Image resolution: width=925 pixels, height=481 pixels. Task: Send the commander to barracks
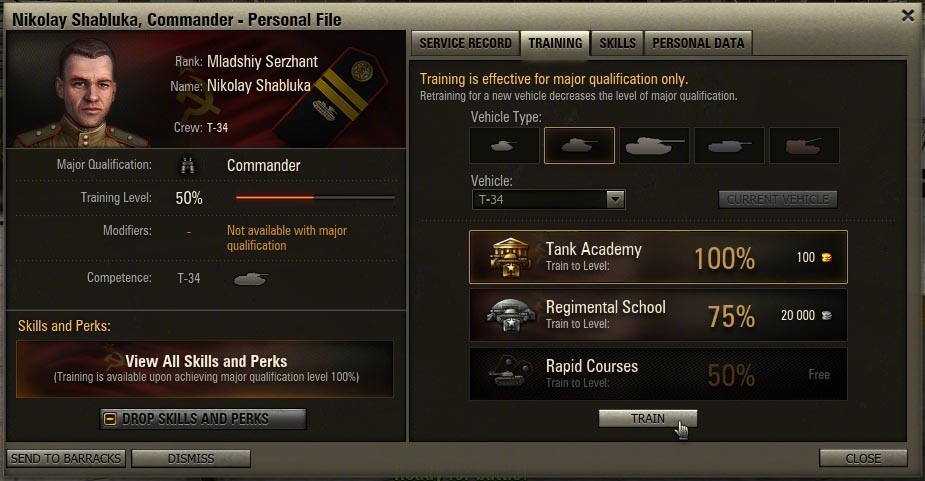pos(66,458)
